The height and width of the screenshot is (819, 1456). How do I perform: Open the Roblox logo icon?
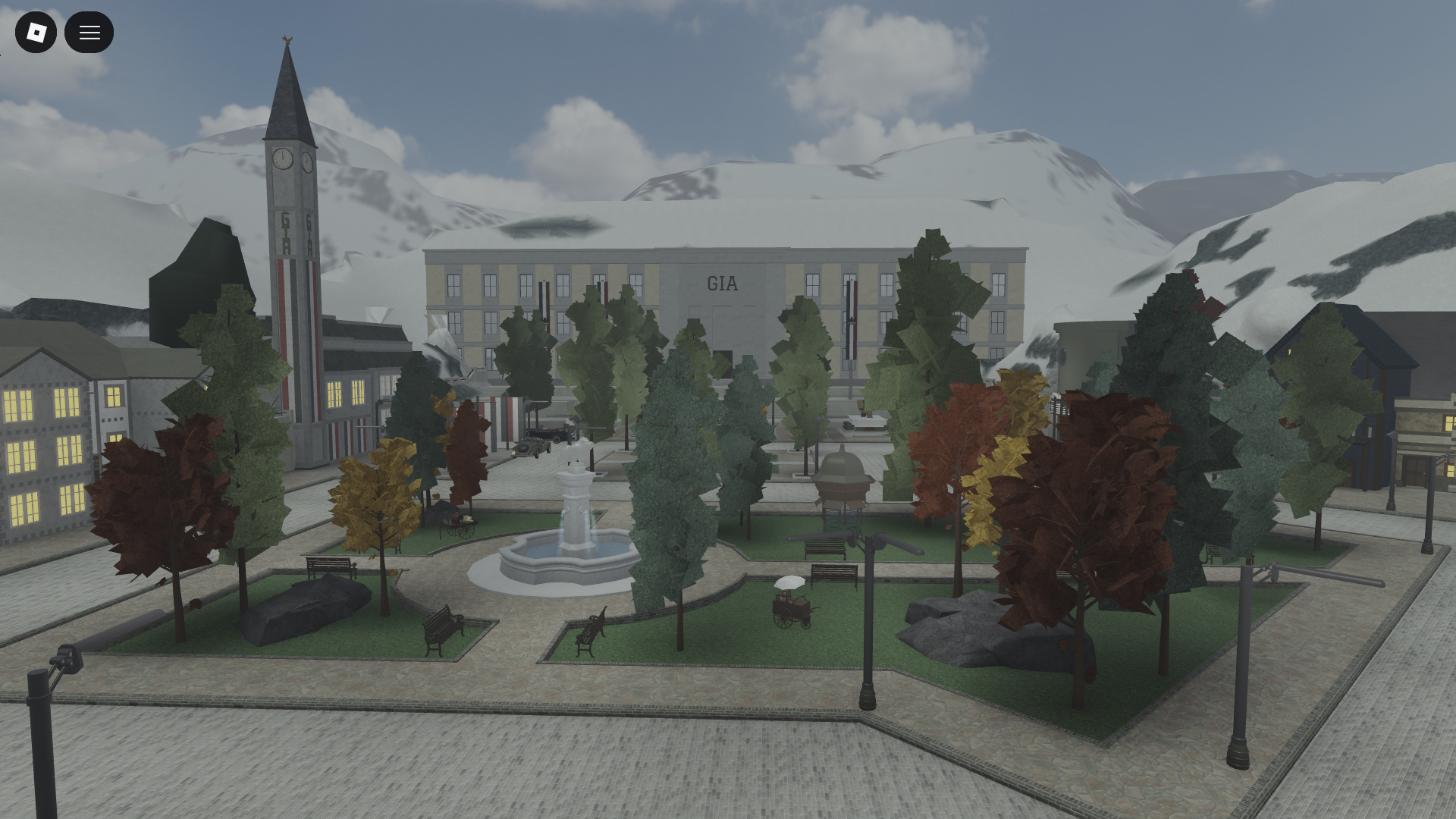click(x=36, y=32)
